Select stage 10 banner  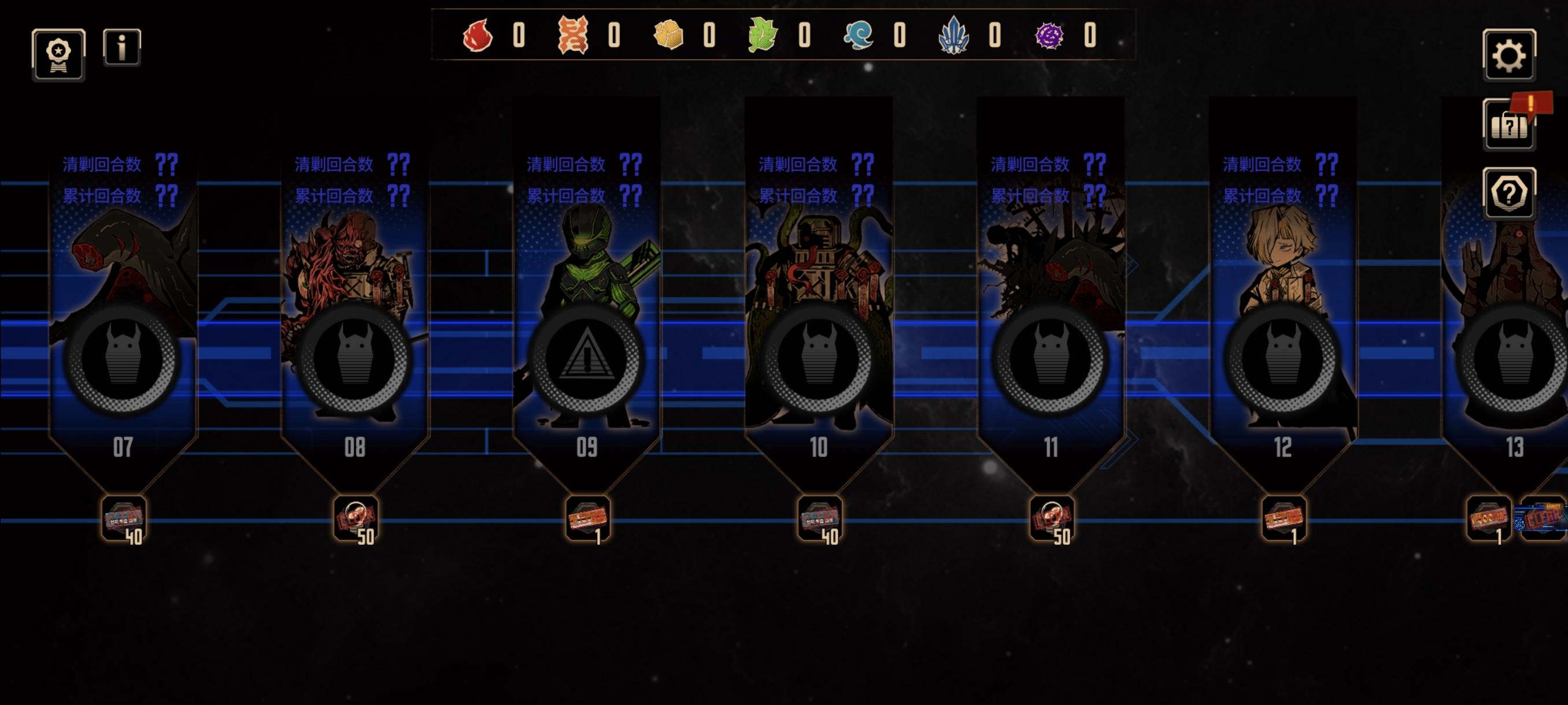point(819,304)
